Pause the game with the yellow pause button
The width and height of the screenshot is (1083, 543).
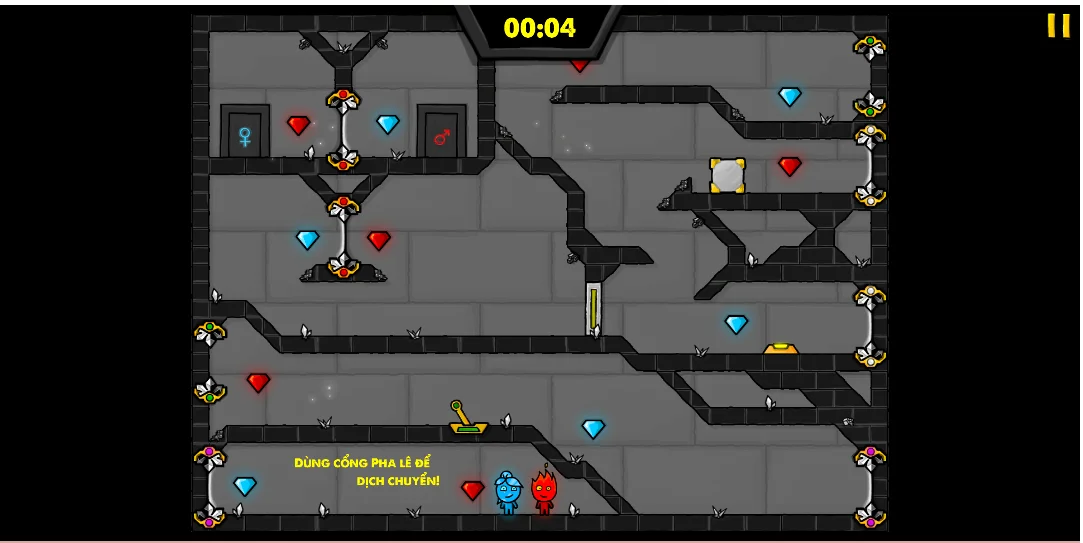[1058, 26]
